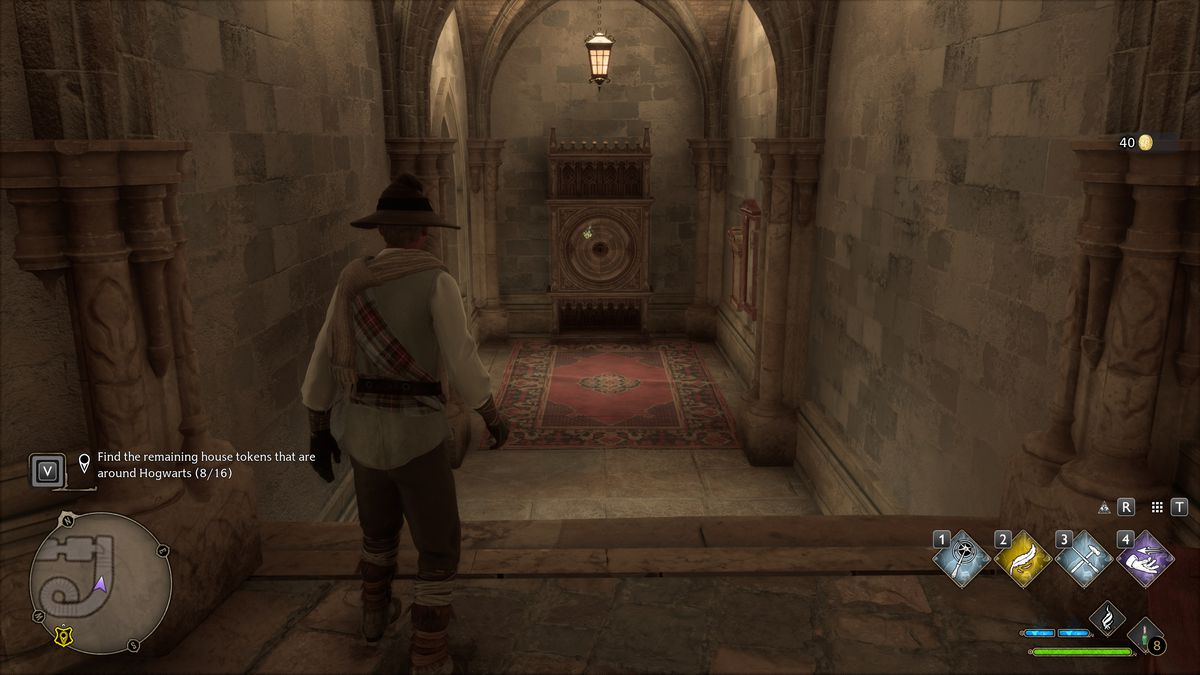The height and width of the screenshot is (675, 1200).
Task: Open the spell set grid icon
Action: (1157, 507)
